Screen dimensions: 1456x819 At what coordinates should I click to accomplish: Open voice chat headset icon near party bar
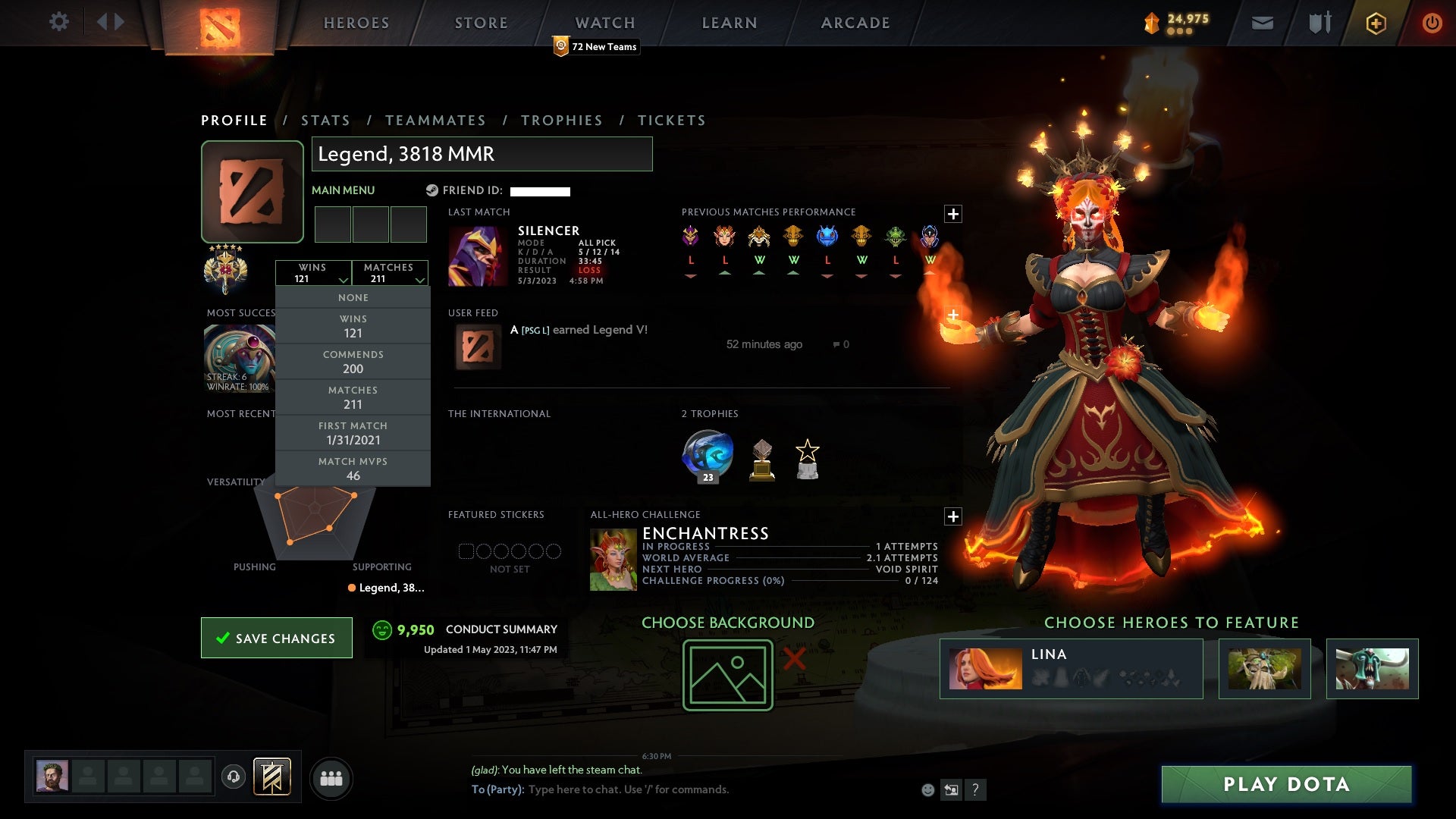tap(233, 777)
